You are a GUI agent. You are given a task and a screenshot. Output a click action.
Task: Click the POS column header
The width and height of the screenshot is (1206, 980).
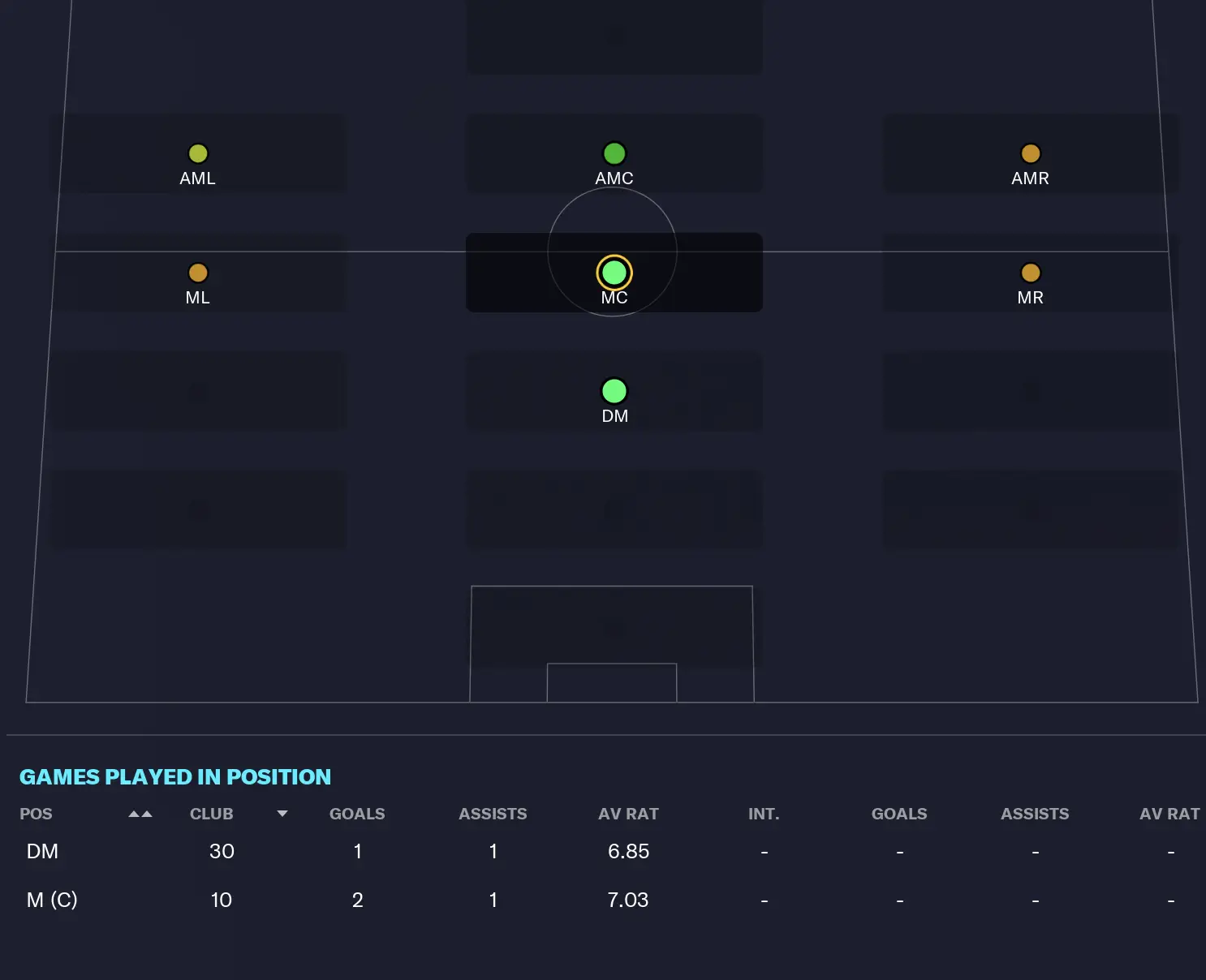tap(36, 814)
